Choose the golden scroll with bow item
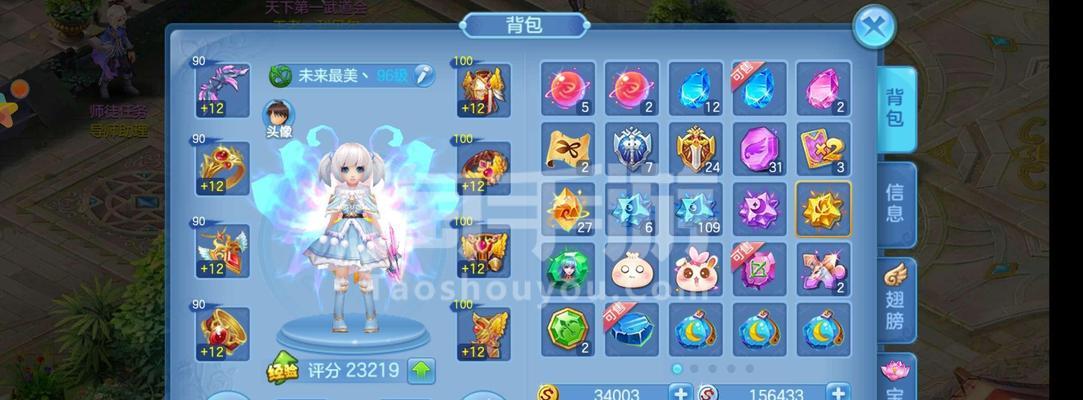This screenshot has height=400, width=1083. point(568,149)
